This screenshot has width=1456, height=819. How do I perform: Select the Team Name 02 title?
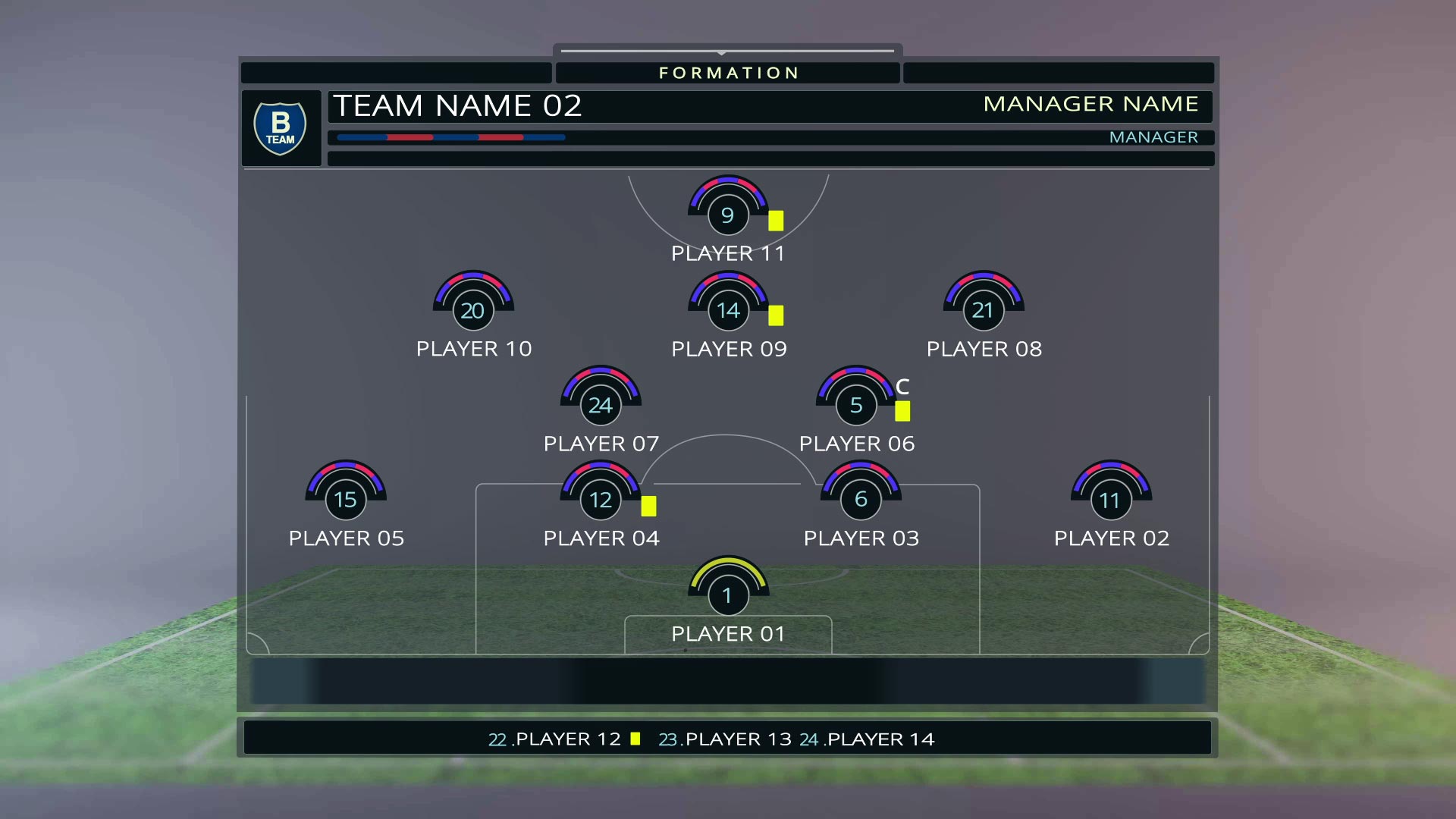(457, 105)
